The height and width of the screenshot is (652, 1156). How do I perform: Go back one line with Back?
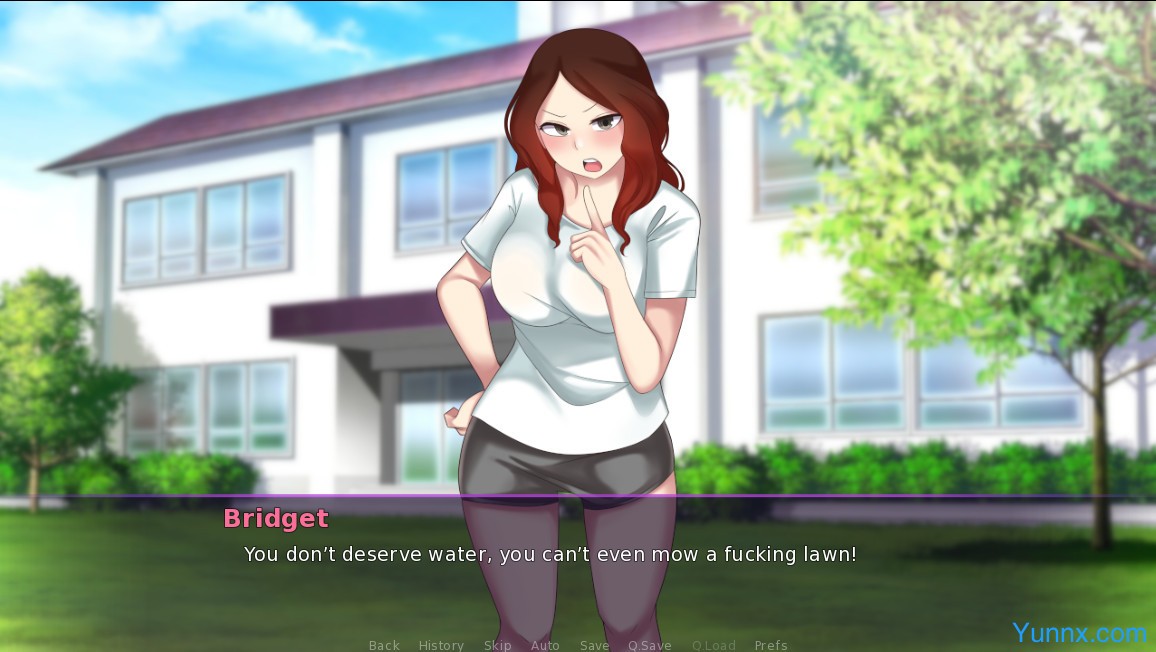click(384, 645)
